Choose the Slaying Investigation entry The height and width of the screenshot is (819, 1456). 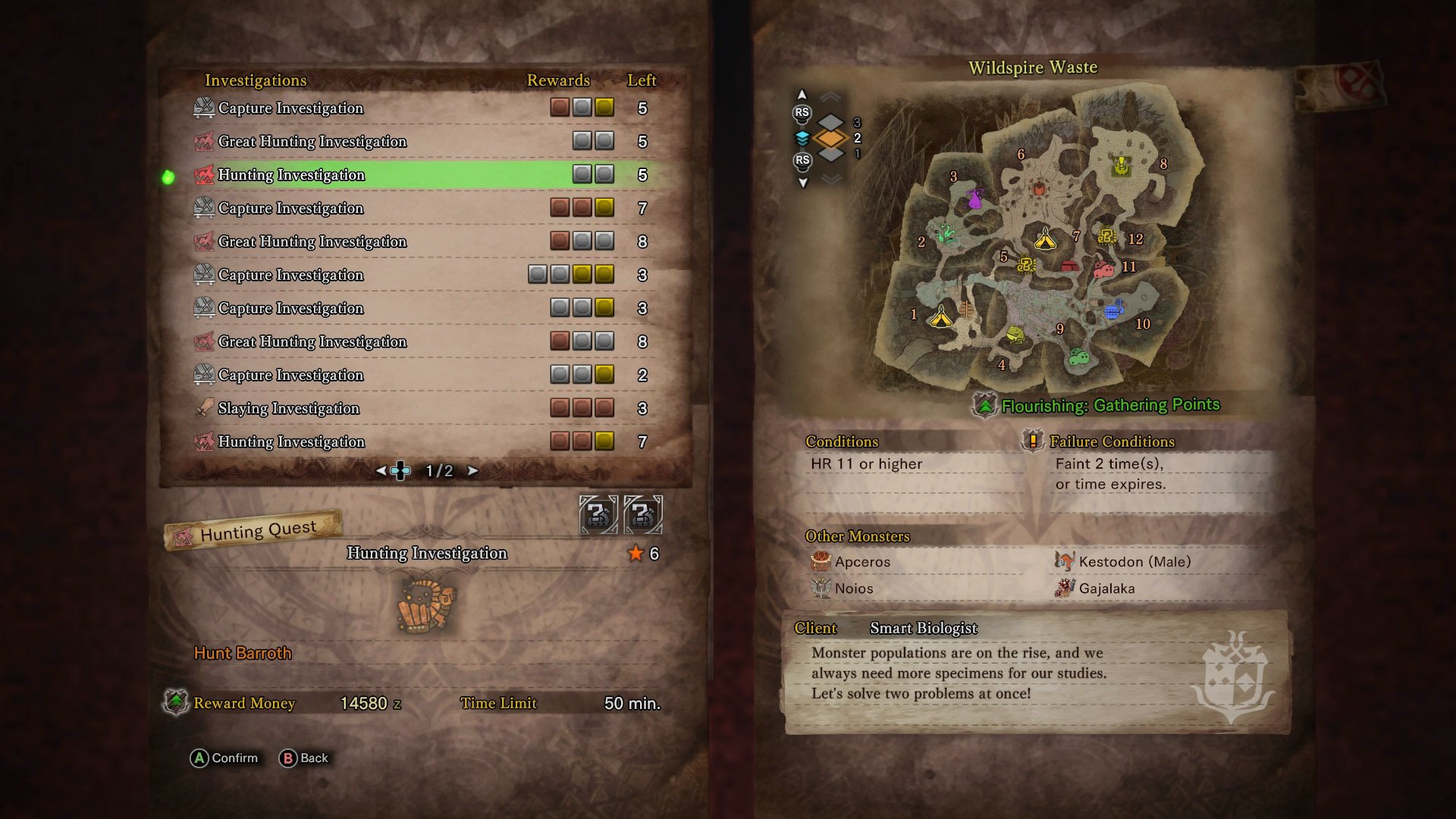click(288, 409)
